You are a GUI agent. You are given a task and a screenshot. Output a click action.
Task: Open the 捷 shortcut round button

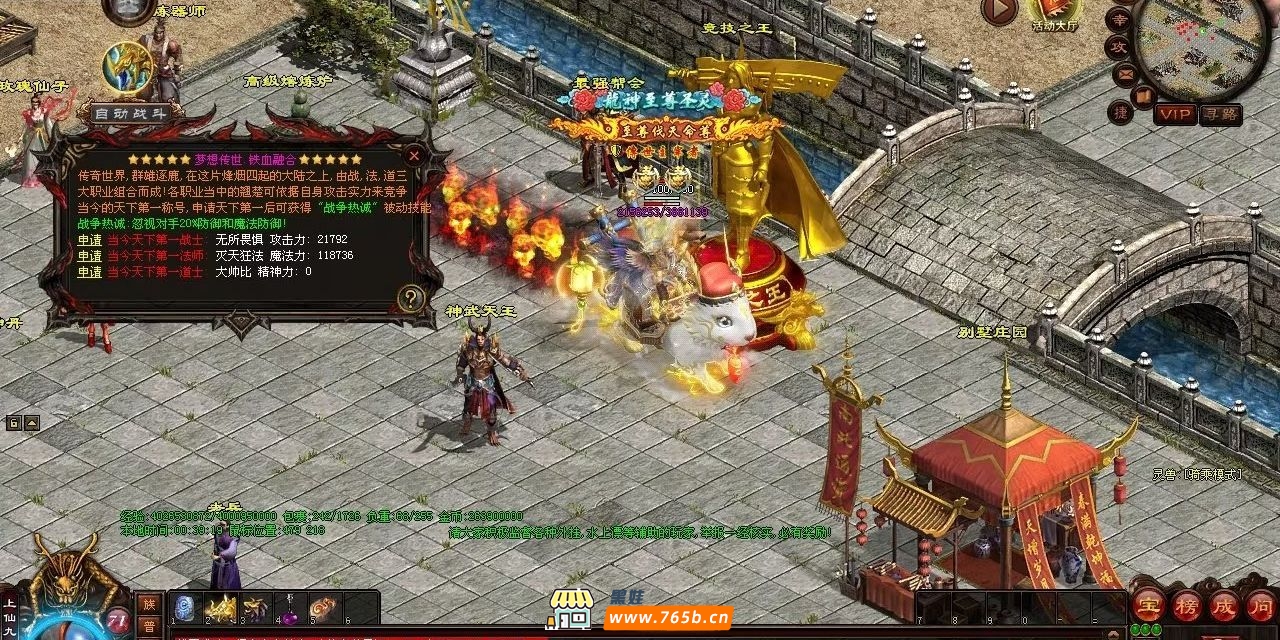1121,112
